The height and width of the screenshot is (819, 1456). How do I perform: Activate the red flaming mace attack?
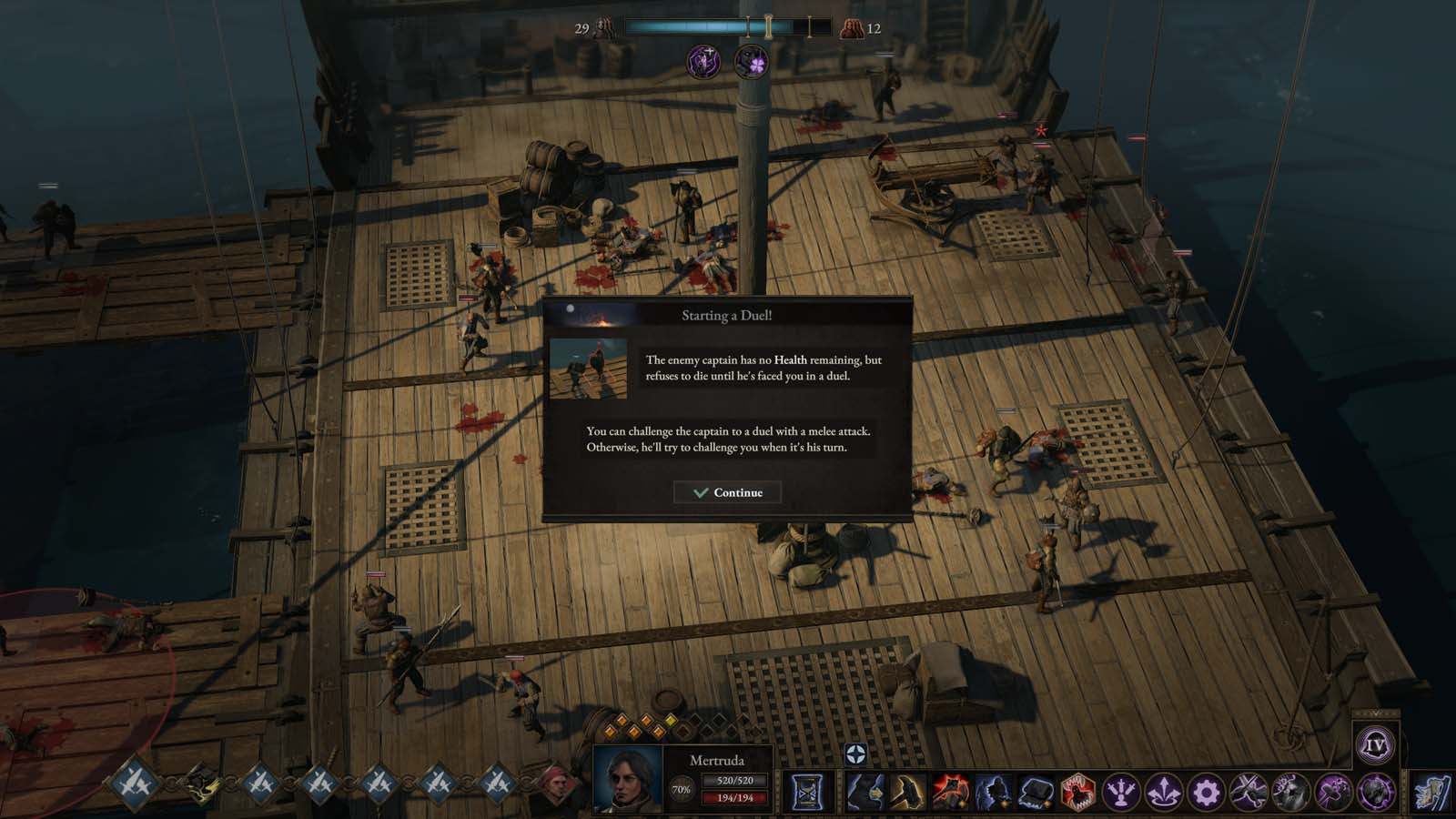(x=949, y=793)
